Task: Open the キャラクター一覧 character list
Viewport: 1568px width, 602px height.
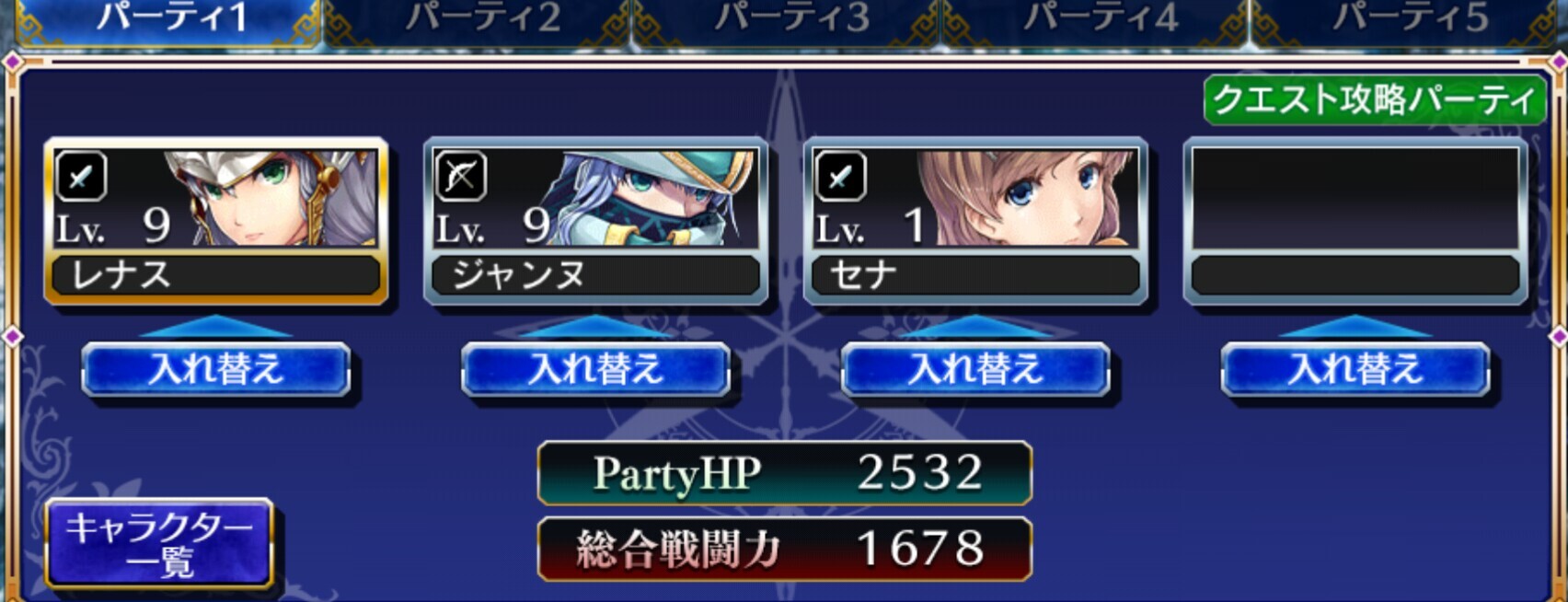Action: (x=159, y=543)
